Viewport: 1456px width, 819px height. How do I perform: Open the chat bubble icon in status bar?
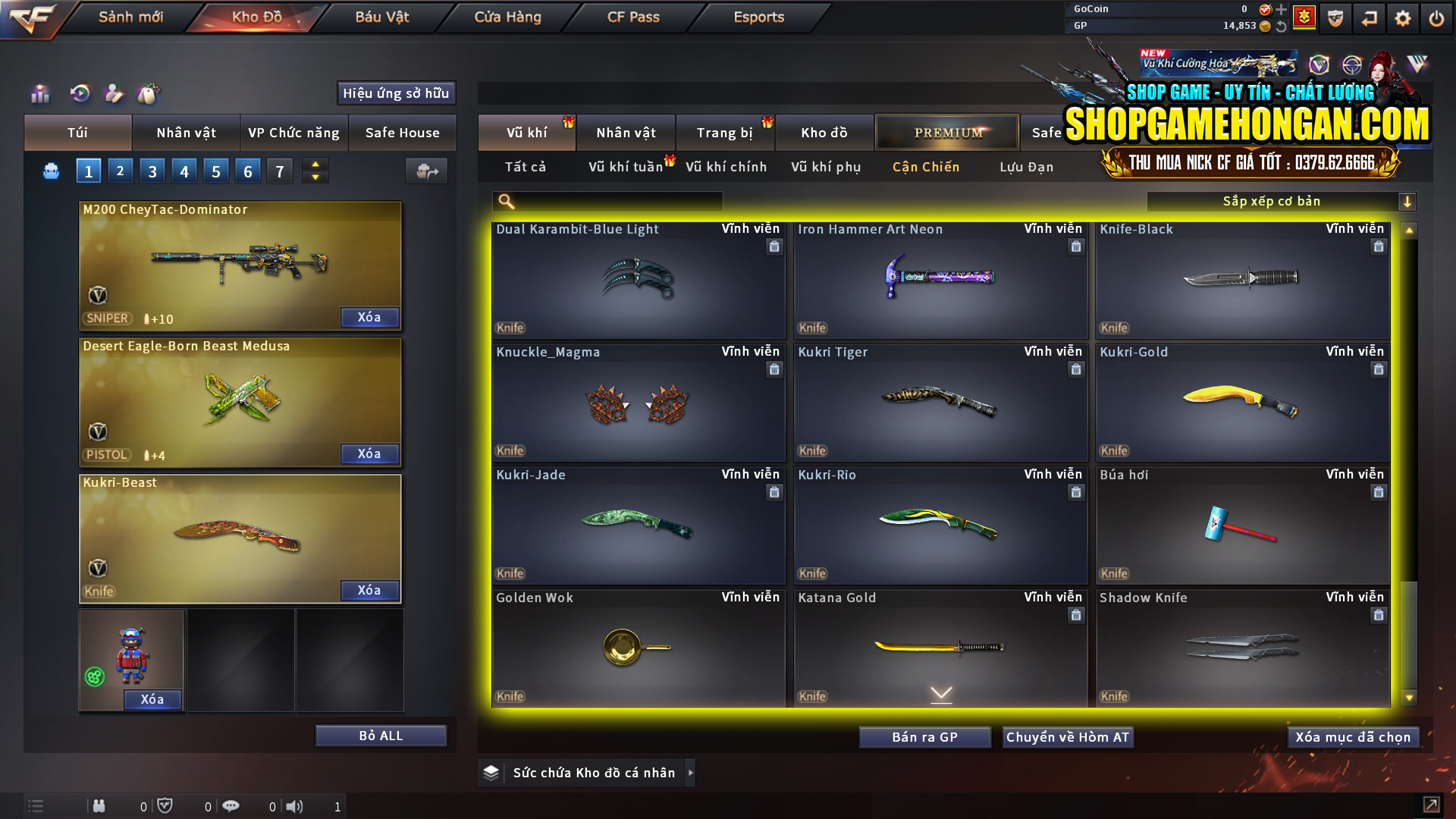click(x=231, y=806)
